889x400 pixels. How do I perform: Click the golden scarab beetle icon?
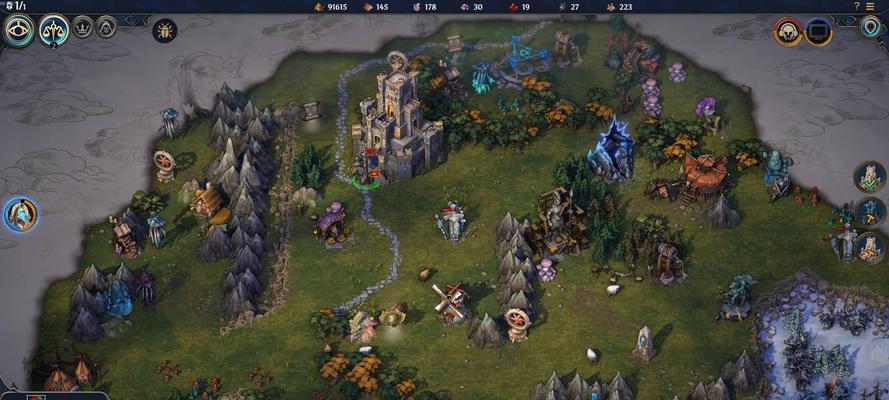pos(165,30)
